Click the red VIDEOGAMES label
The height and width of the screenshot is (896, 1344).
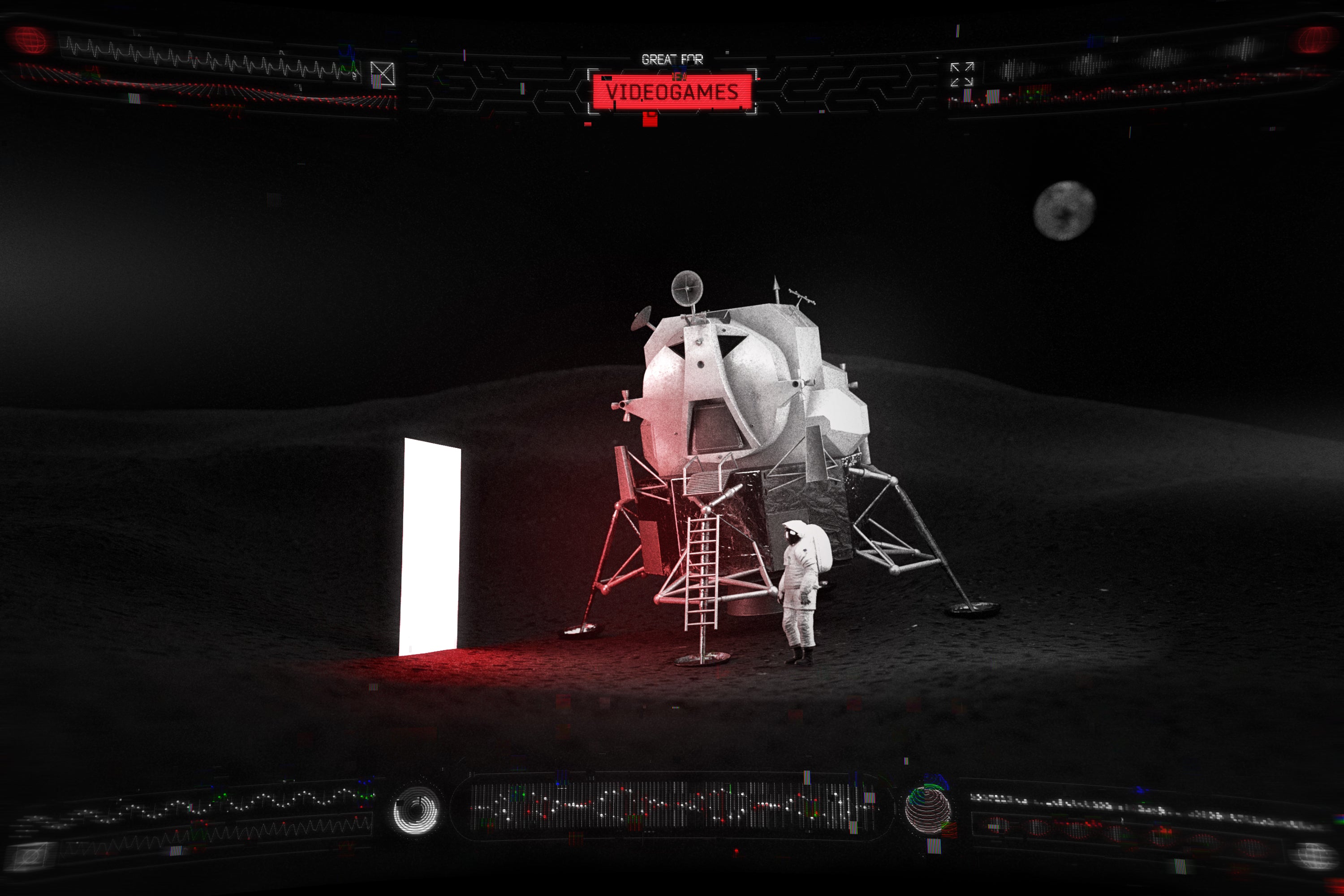[672, 91]
